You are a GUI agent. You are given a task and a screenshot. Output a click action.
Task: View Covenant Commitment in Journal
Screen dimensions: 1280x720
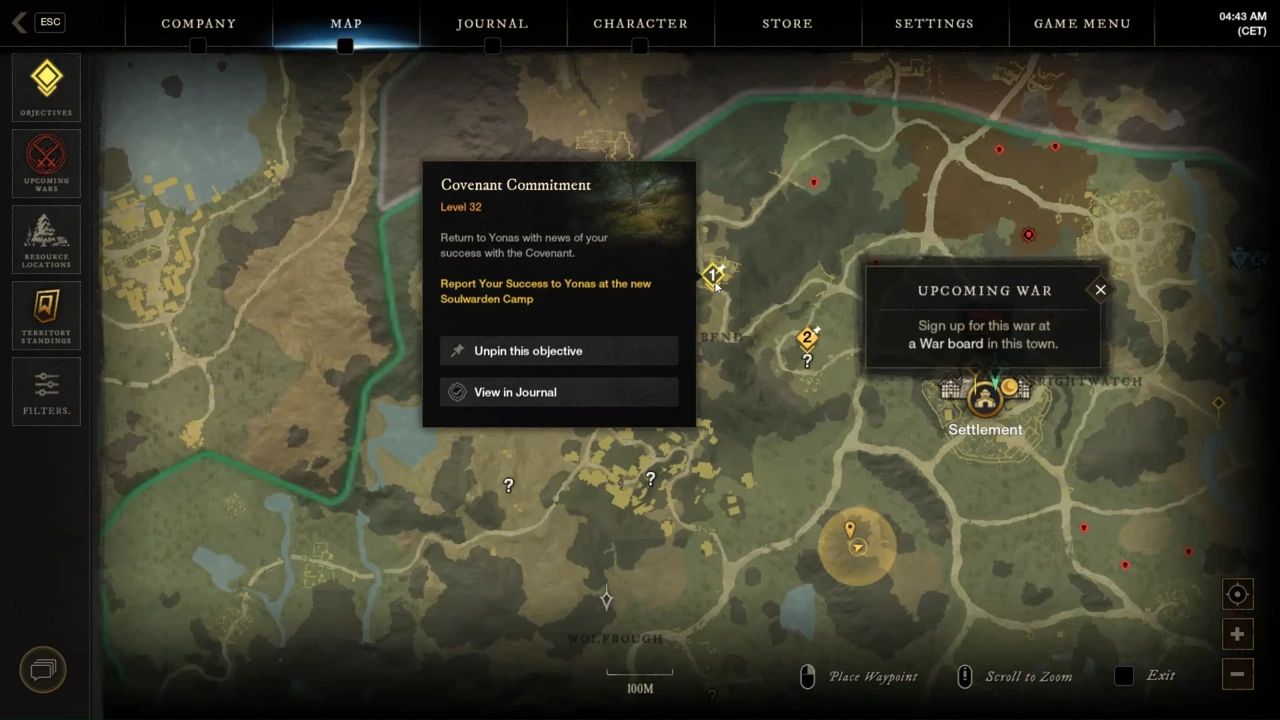[x=559, y=392]
